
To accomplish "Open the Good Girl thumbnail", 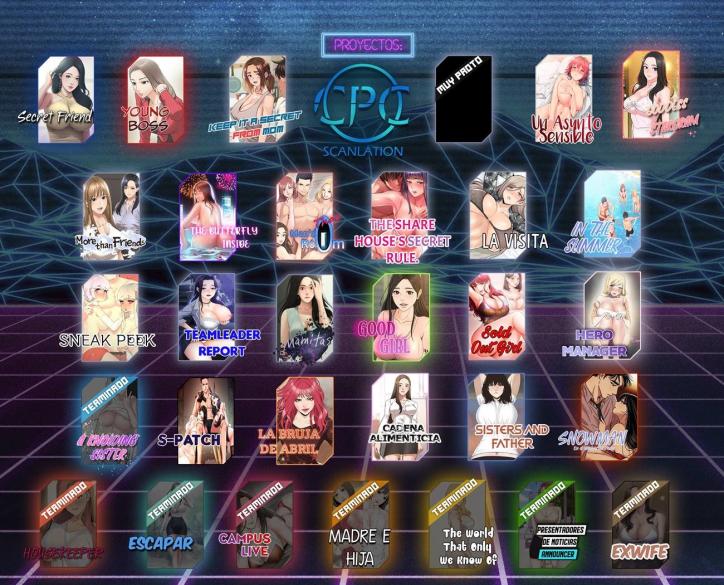I will point(401,316).
